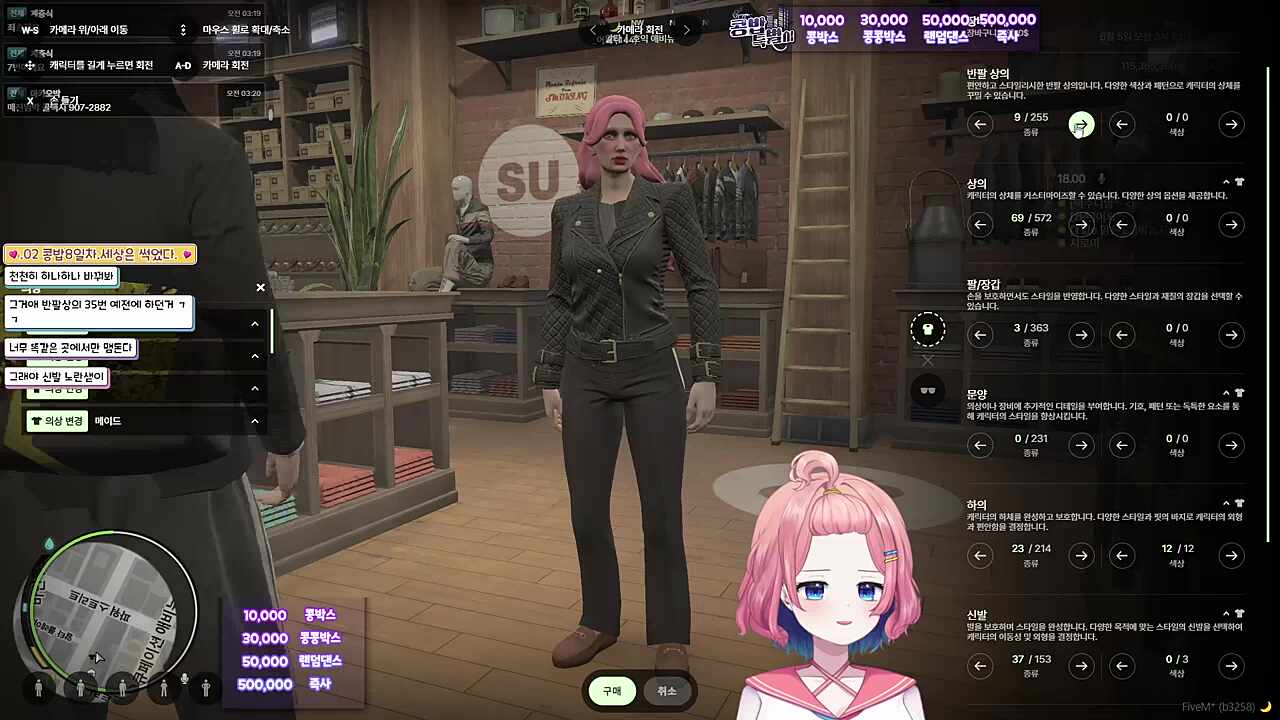Rotate camera right with the top arrow
Image resolution: width=1280 pixels, height=720 pixels.
click(686, 30)
